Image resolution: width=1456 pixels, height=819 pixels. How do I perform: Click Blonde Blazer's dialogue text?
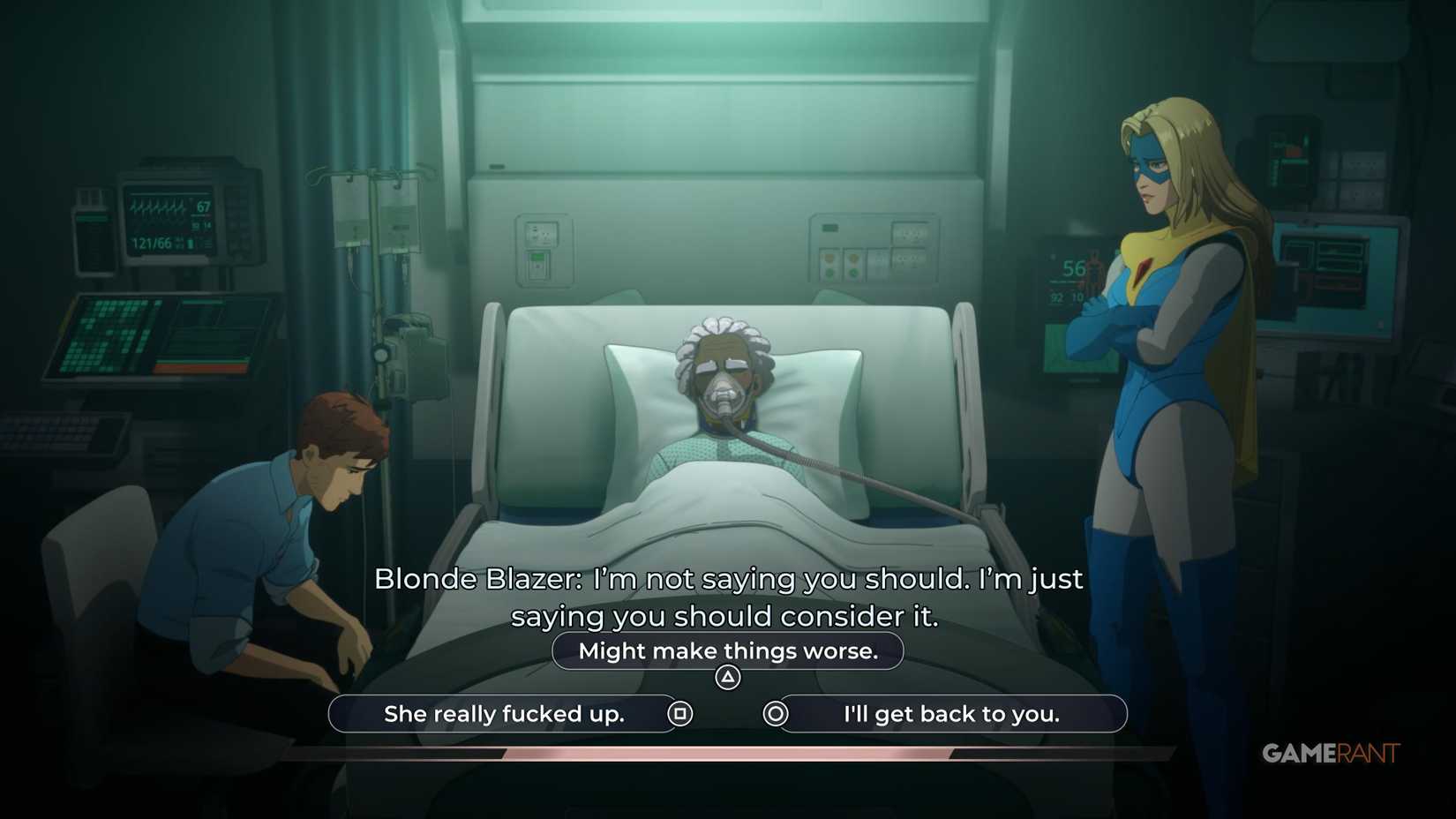(x=729, y=597)
